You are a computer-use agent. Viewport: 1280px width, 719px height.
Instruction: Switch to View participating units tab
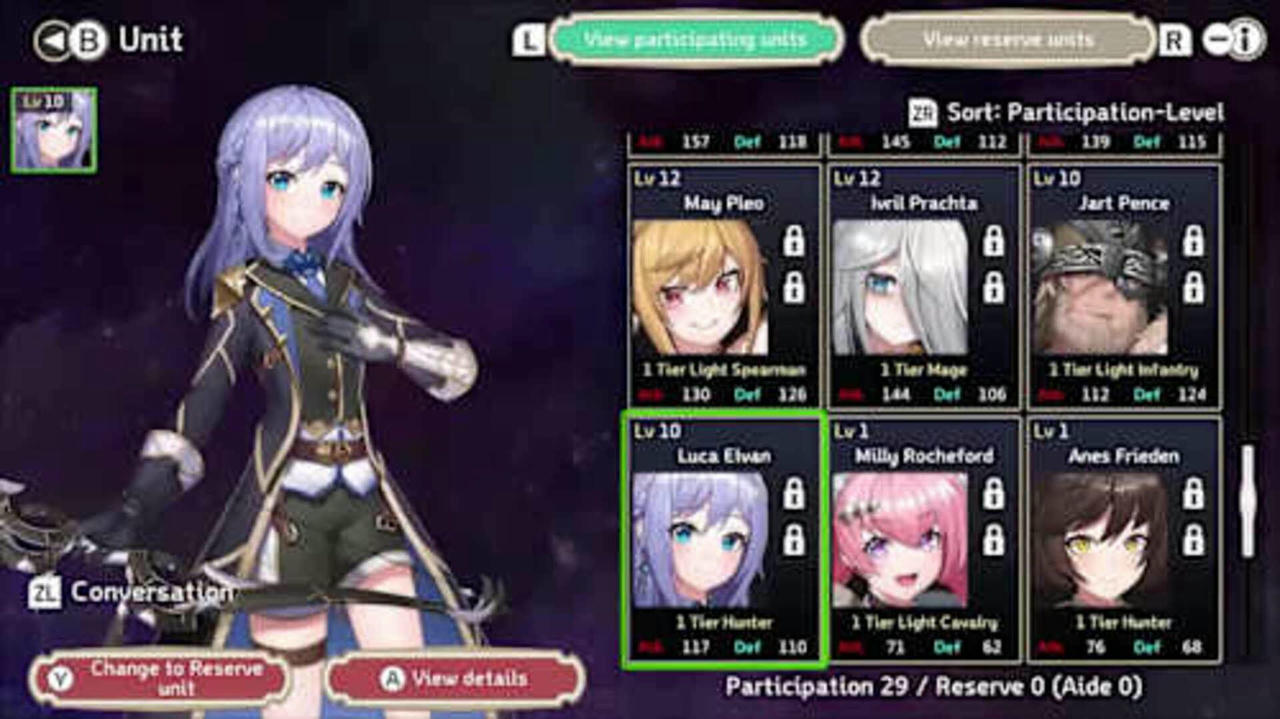tap(695, 40)
